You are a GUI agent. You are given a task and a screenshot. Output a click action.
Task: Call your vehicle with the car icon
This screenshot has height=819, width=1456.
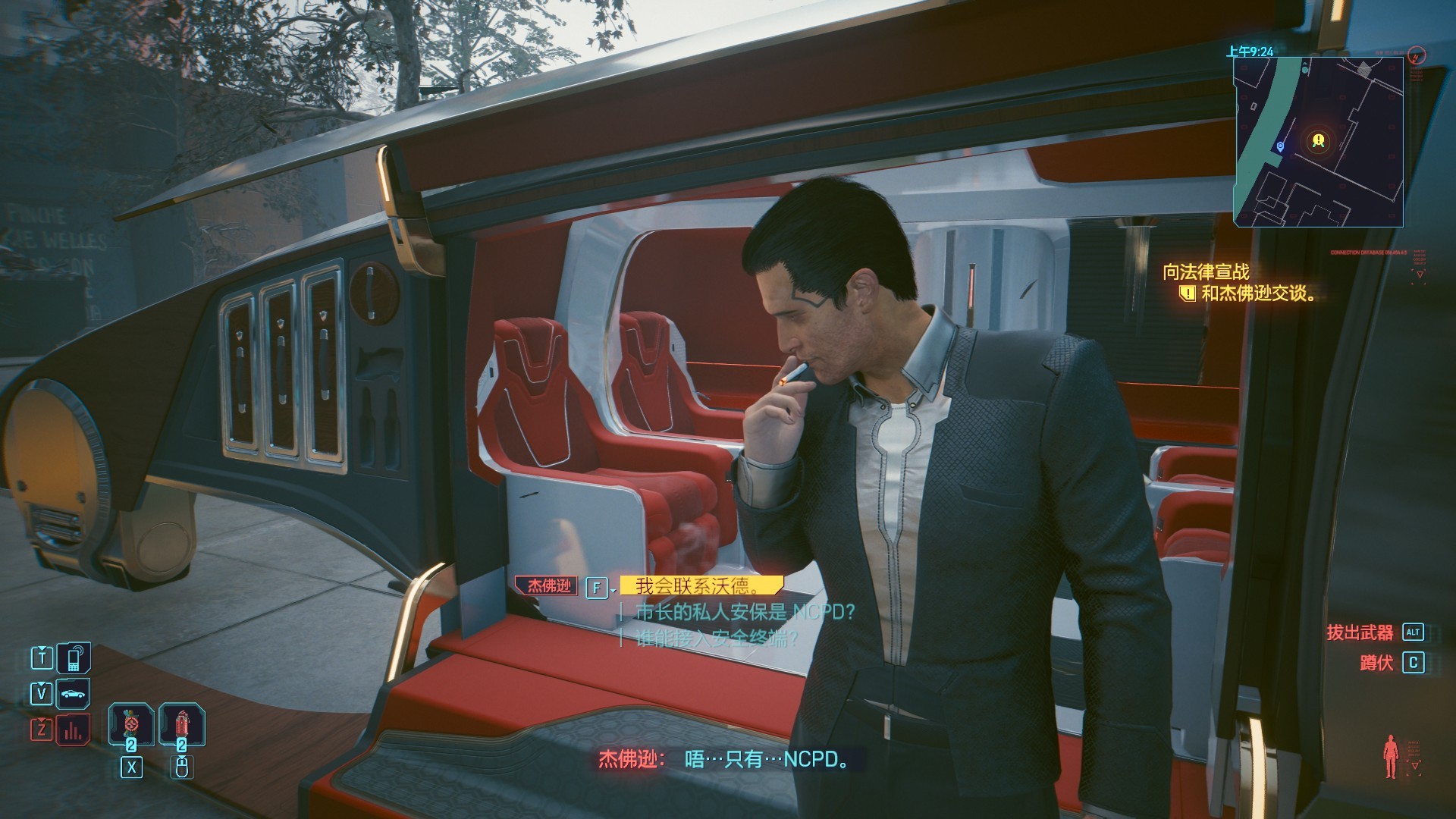[74, 694]
